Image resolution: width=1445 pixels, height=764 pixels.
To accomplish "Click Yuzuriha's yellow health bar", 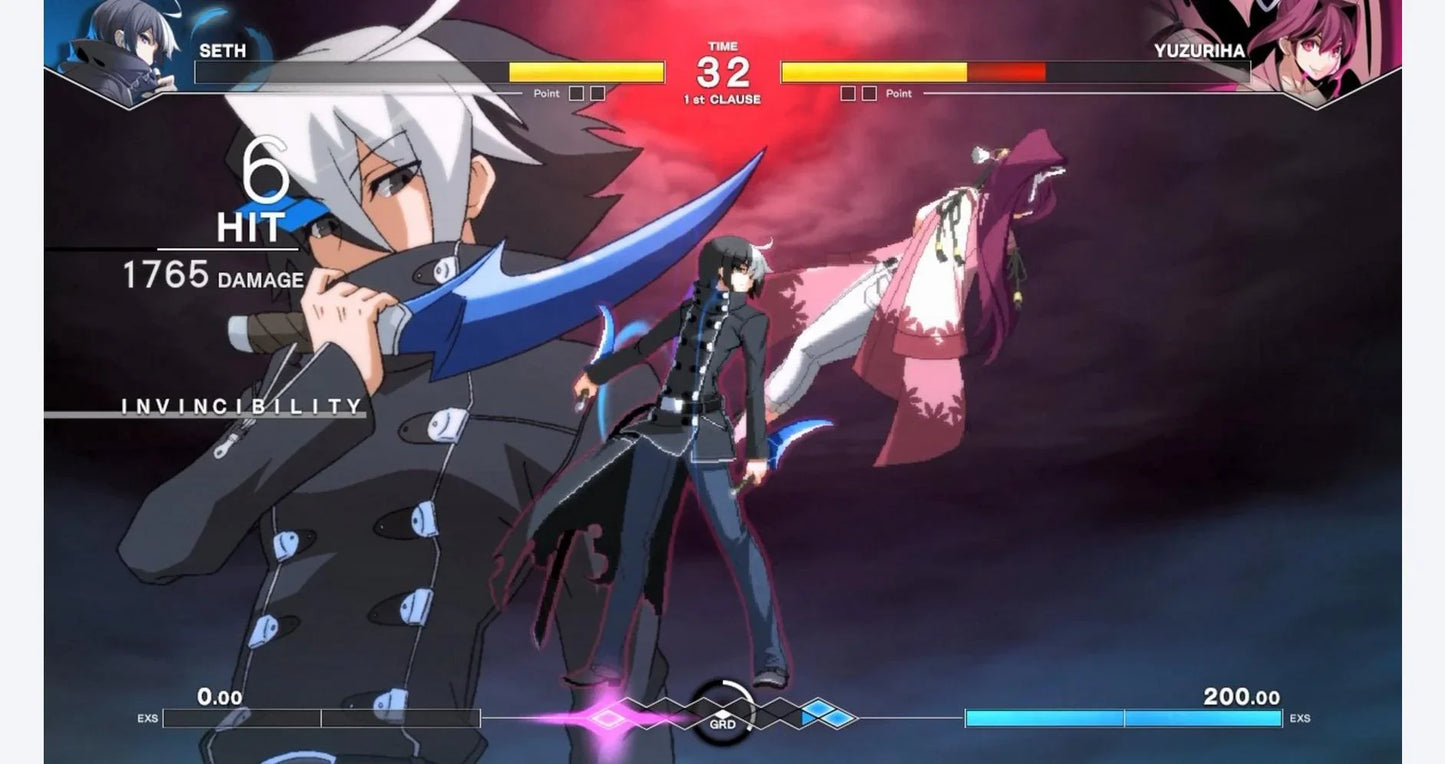I will coord(875,71).
